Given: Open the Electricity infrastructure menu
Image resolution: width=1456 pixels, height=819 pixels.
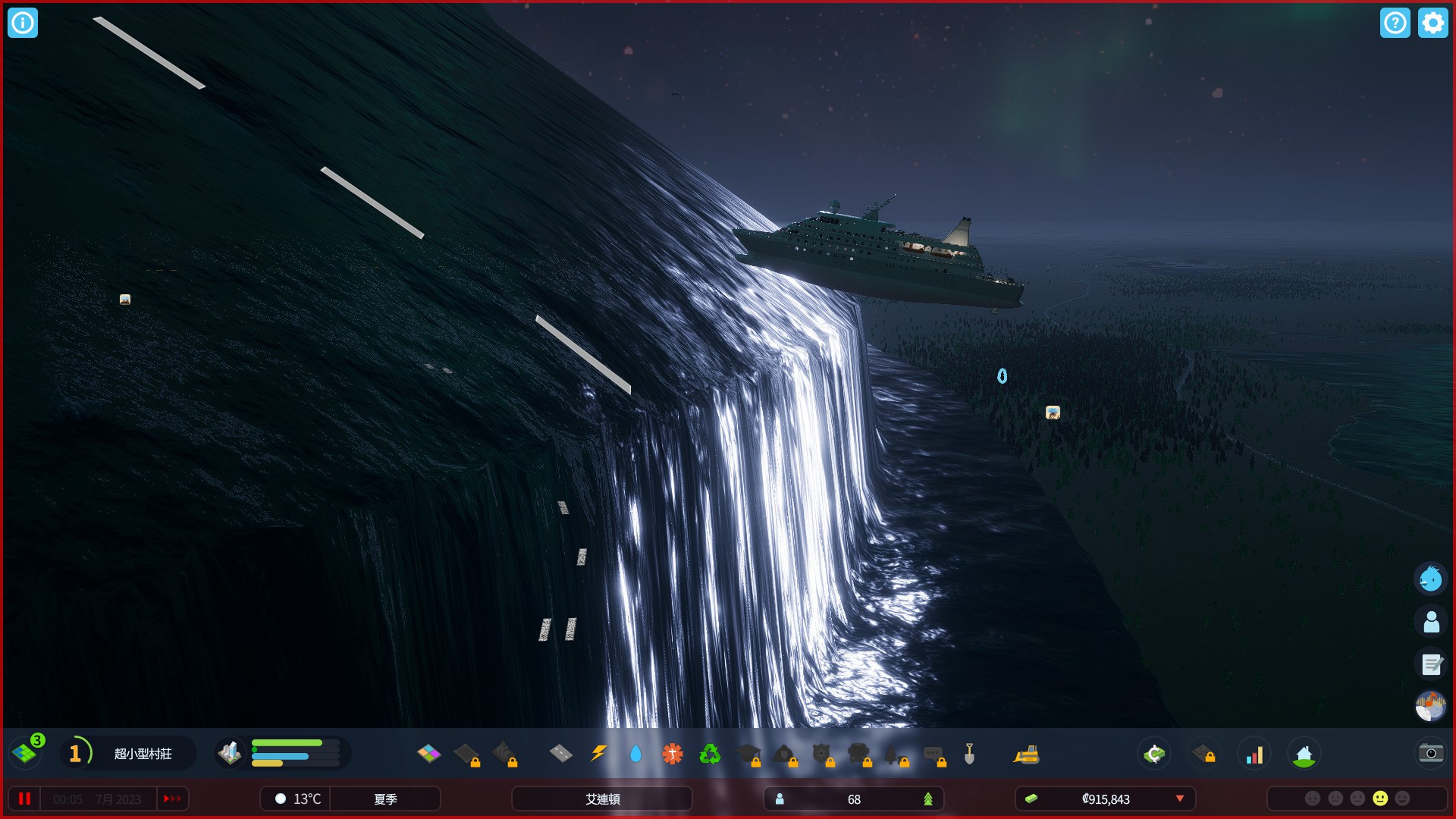Looking at the screenshot, I should tap(598, 755).
